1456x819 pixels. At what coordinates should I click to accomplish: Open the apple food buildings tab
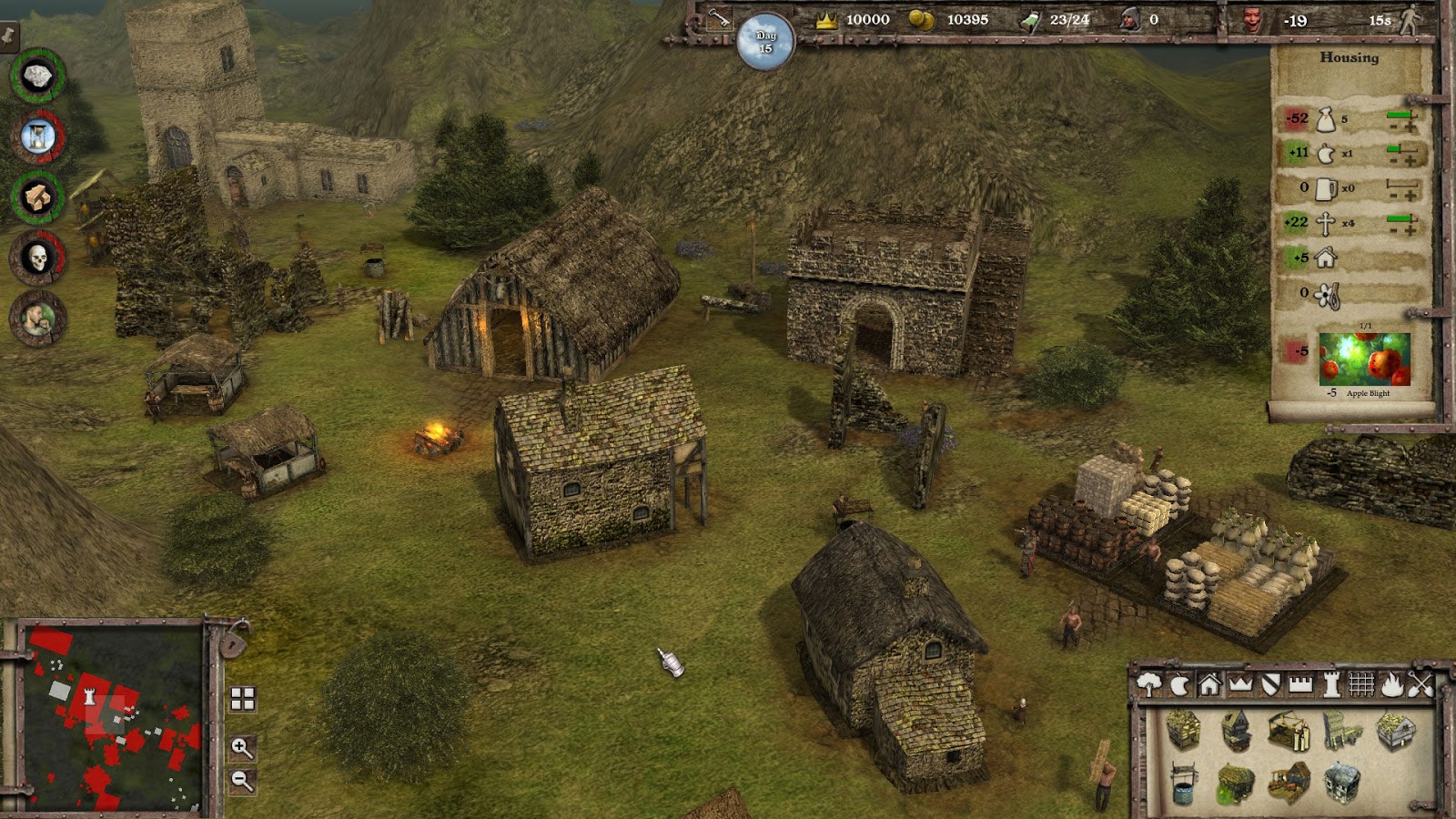(1179, 684)
